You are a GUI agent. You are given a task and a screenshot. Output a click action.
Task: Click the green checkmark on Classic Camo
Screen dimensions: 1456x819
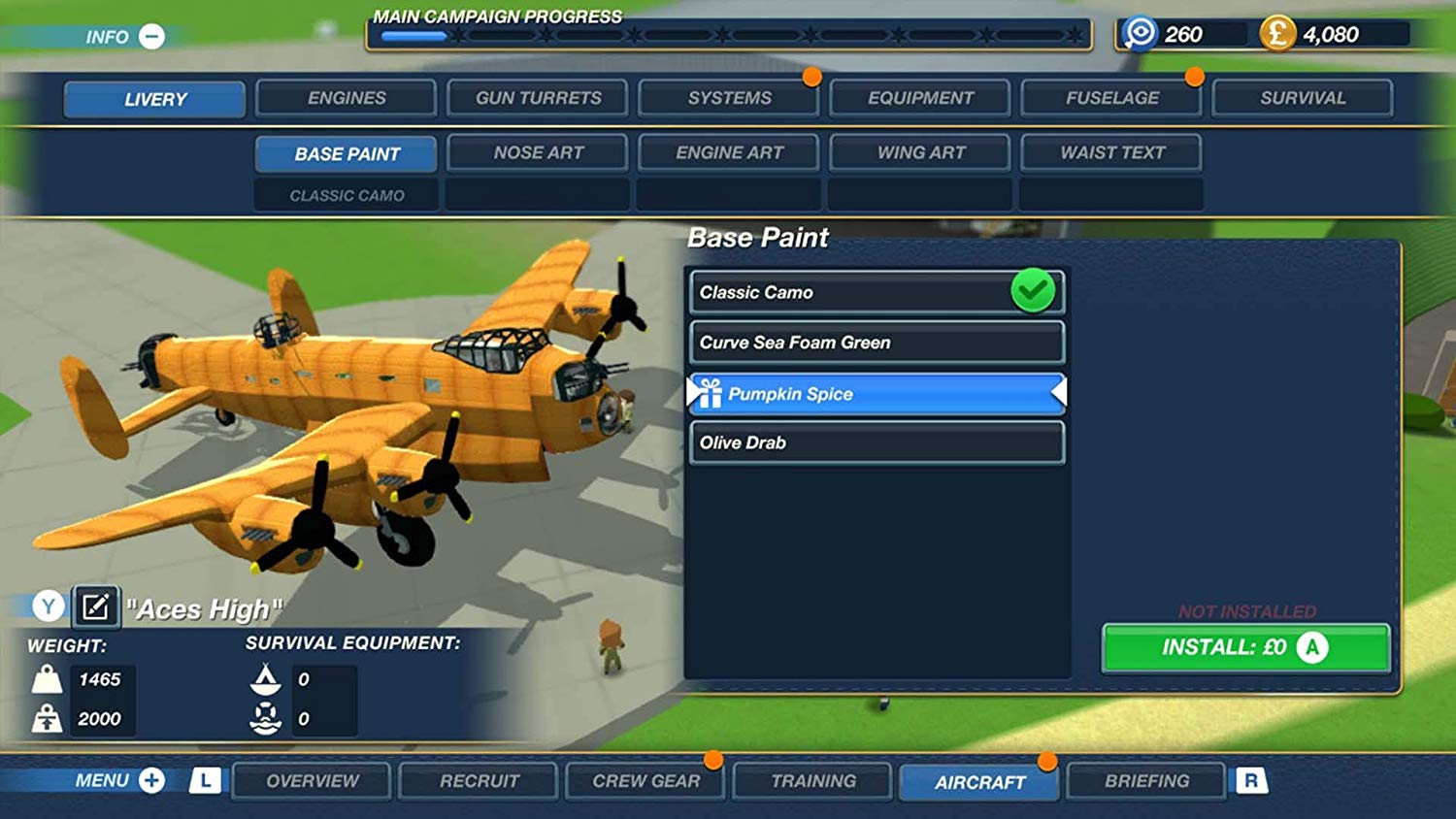click(x=1032, y=288)
